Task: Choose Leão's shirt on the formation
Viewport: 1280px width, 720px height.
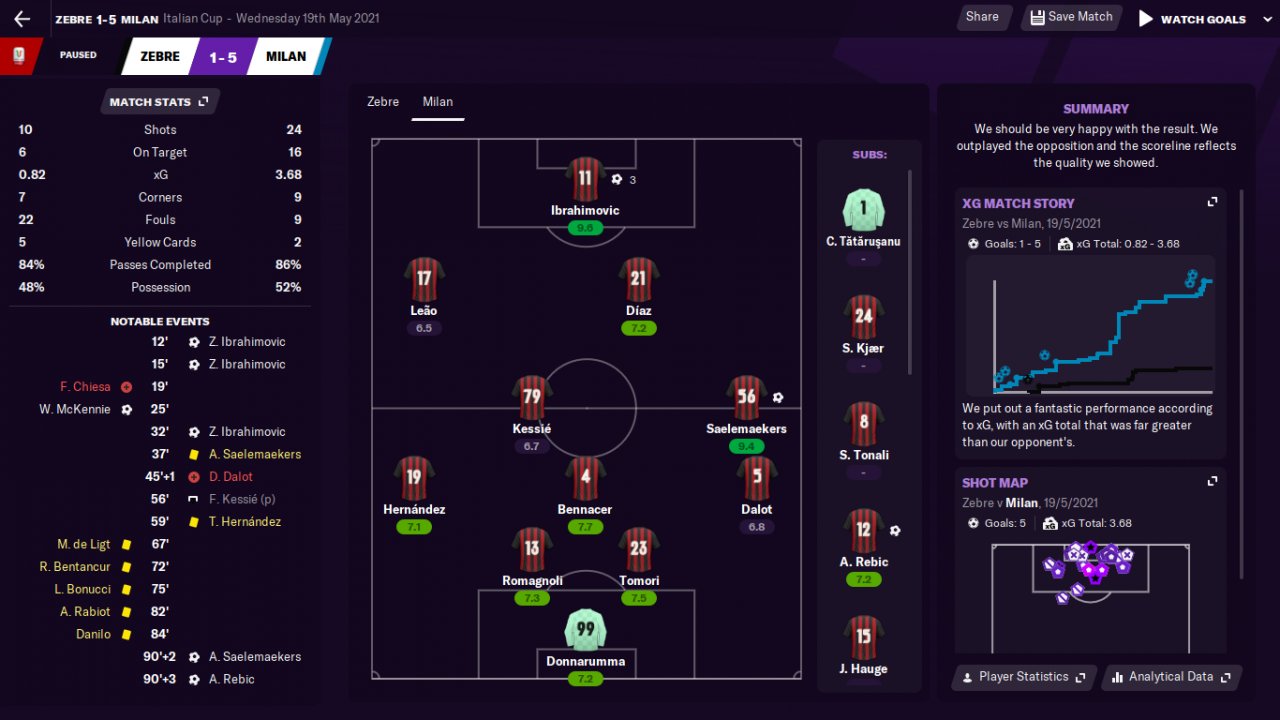Action: (424, 280)
